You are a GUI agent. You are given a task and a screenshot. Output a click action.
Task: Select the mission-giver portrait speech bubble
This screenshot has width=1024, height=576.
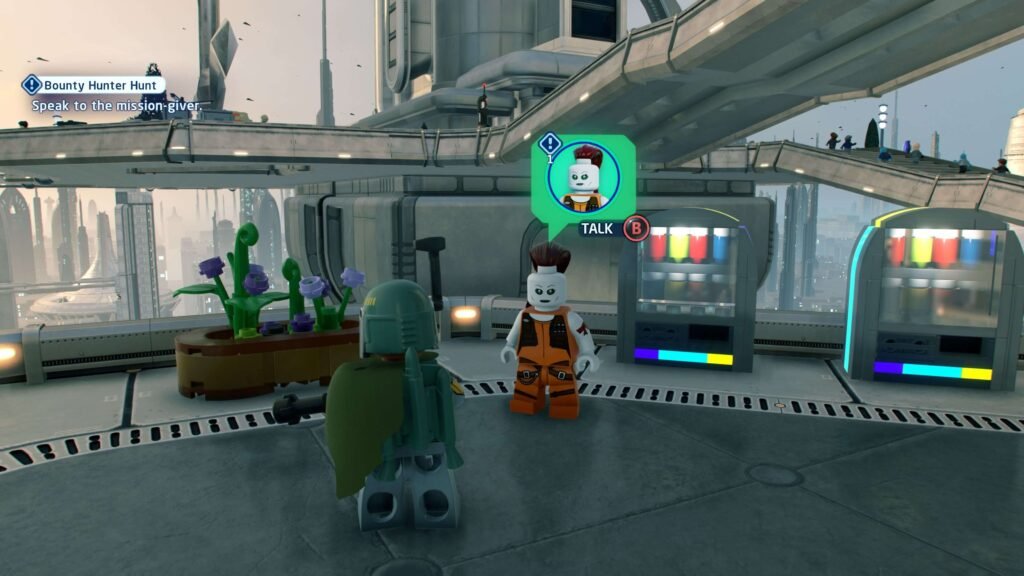(583, 177)
